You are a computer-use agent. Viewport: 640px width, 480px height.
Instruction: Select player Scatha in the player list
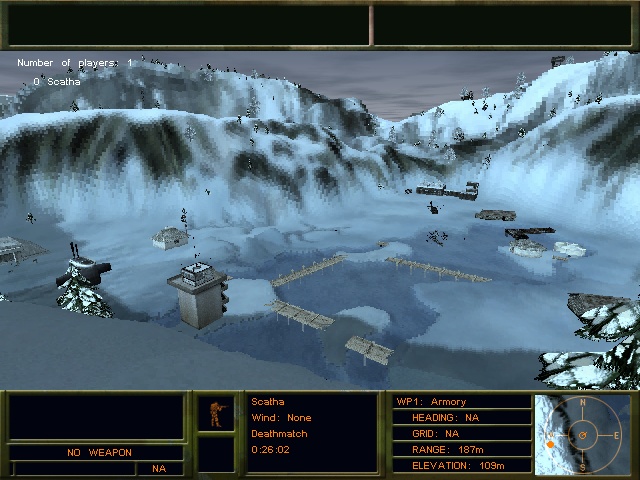[63, 81]
